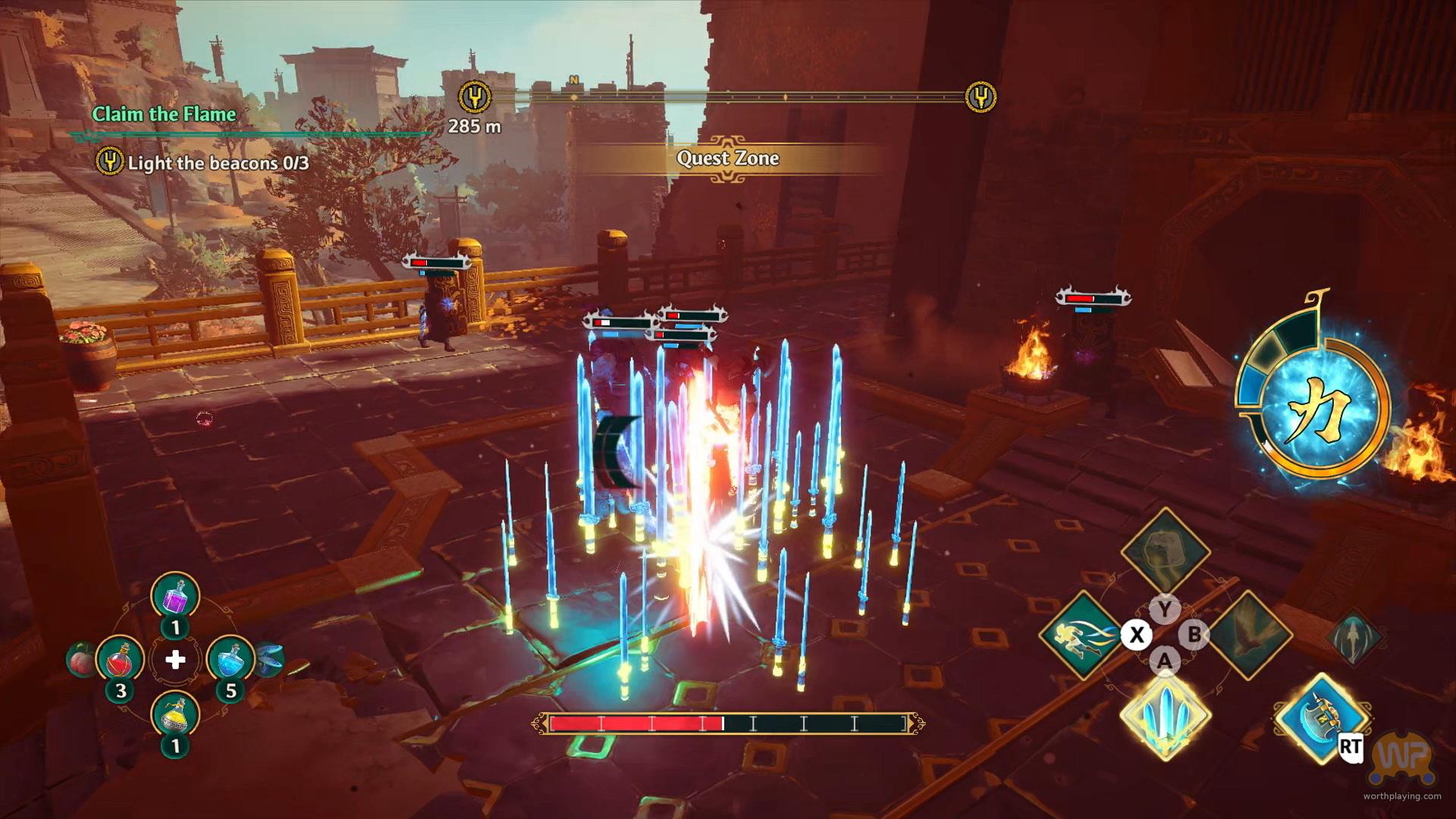The image size is (1456, 819).
Task: Activate the running dash ability
Action: tap(1082, 635)
